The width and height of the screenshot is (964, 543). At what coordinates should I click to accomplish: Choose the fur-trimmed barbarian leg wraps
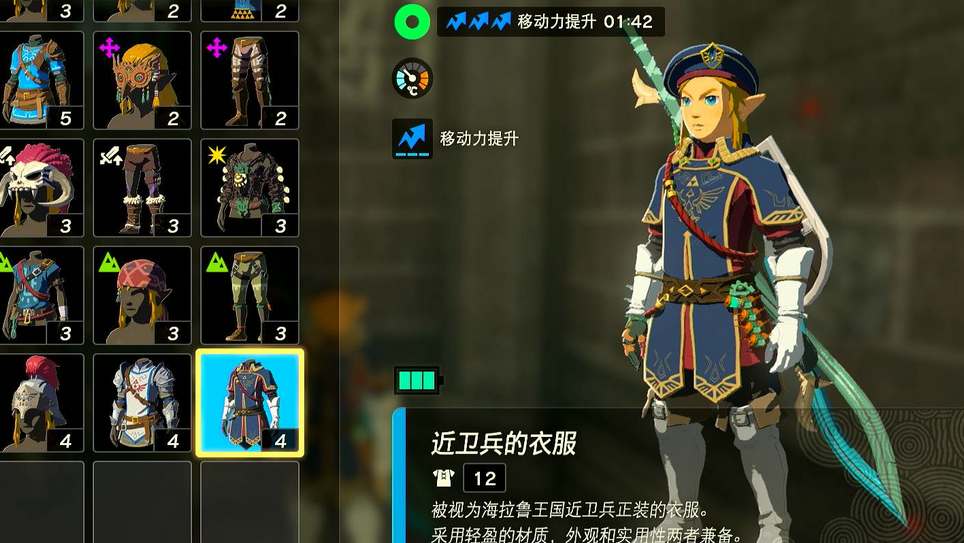[142, 188]
